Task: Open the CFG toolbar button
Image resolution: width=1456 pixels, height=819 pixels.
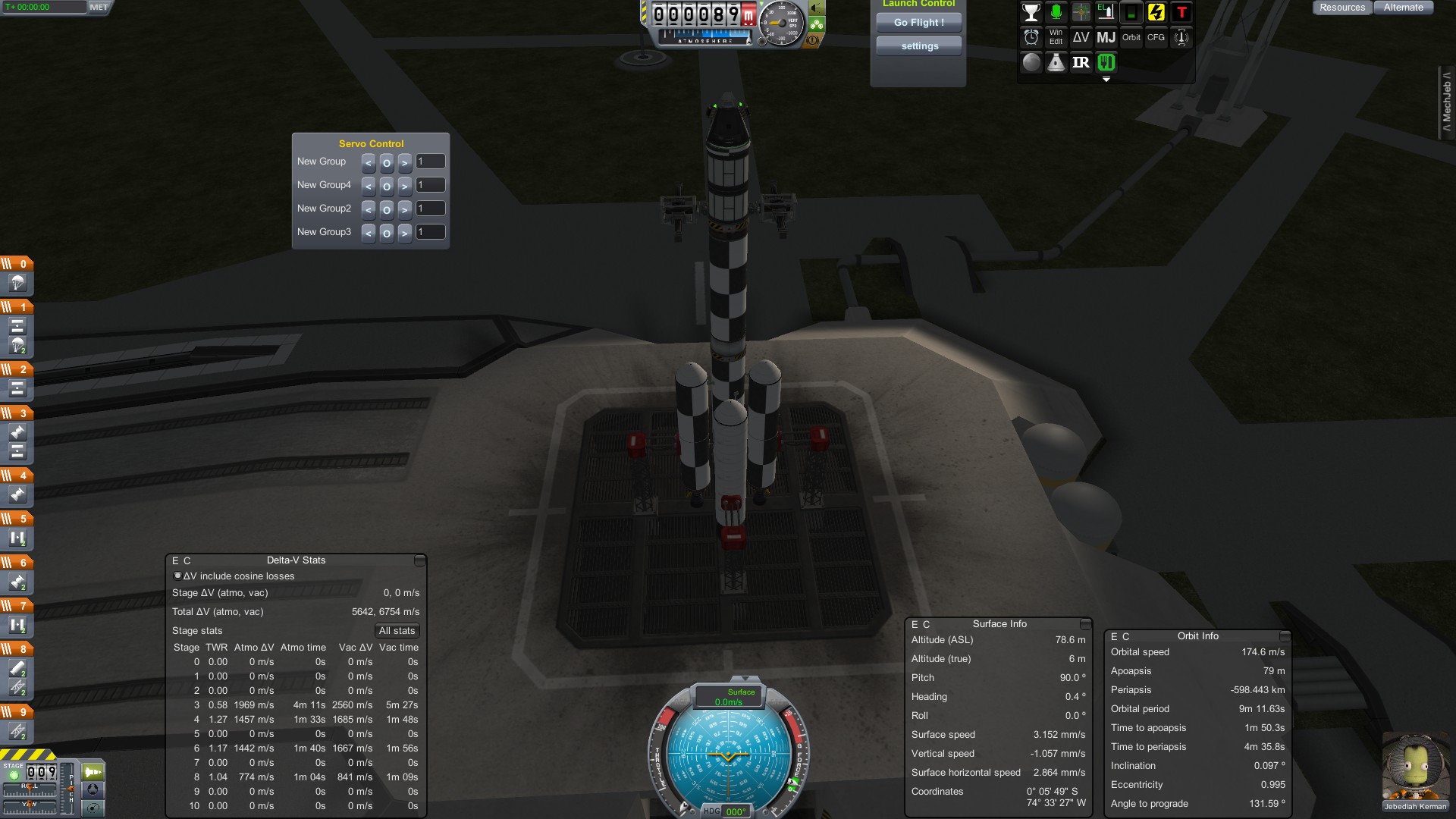Action: pos(1156,38)
